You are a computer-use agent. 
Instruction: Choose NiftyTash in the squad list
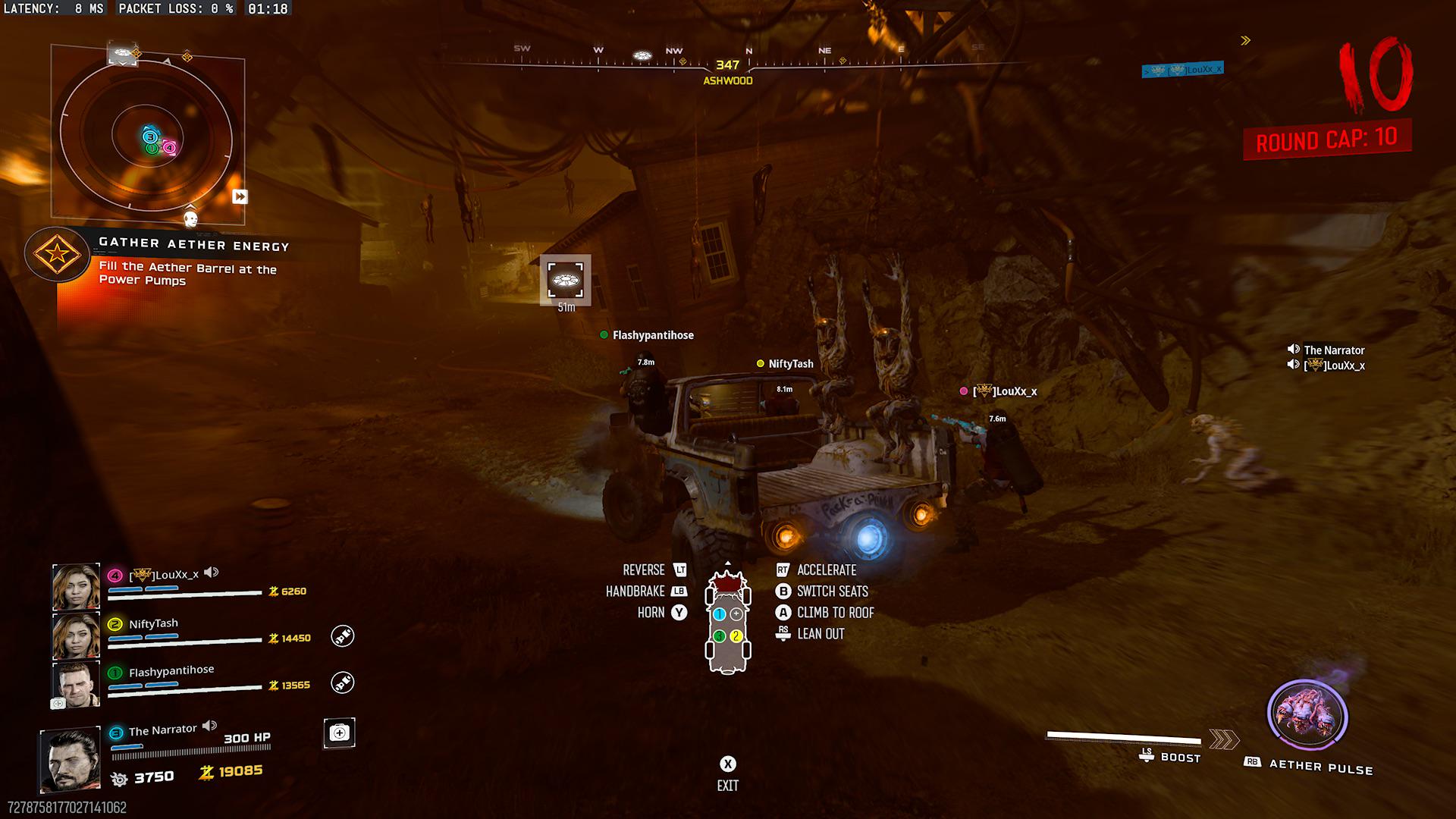point(76,635)
